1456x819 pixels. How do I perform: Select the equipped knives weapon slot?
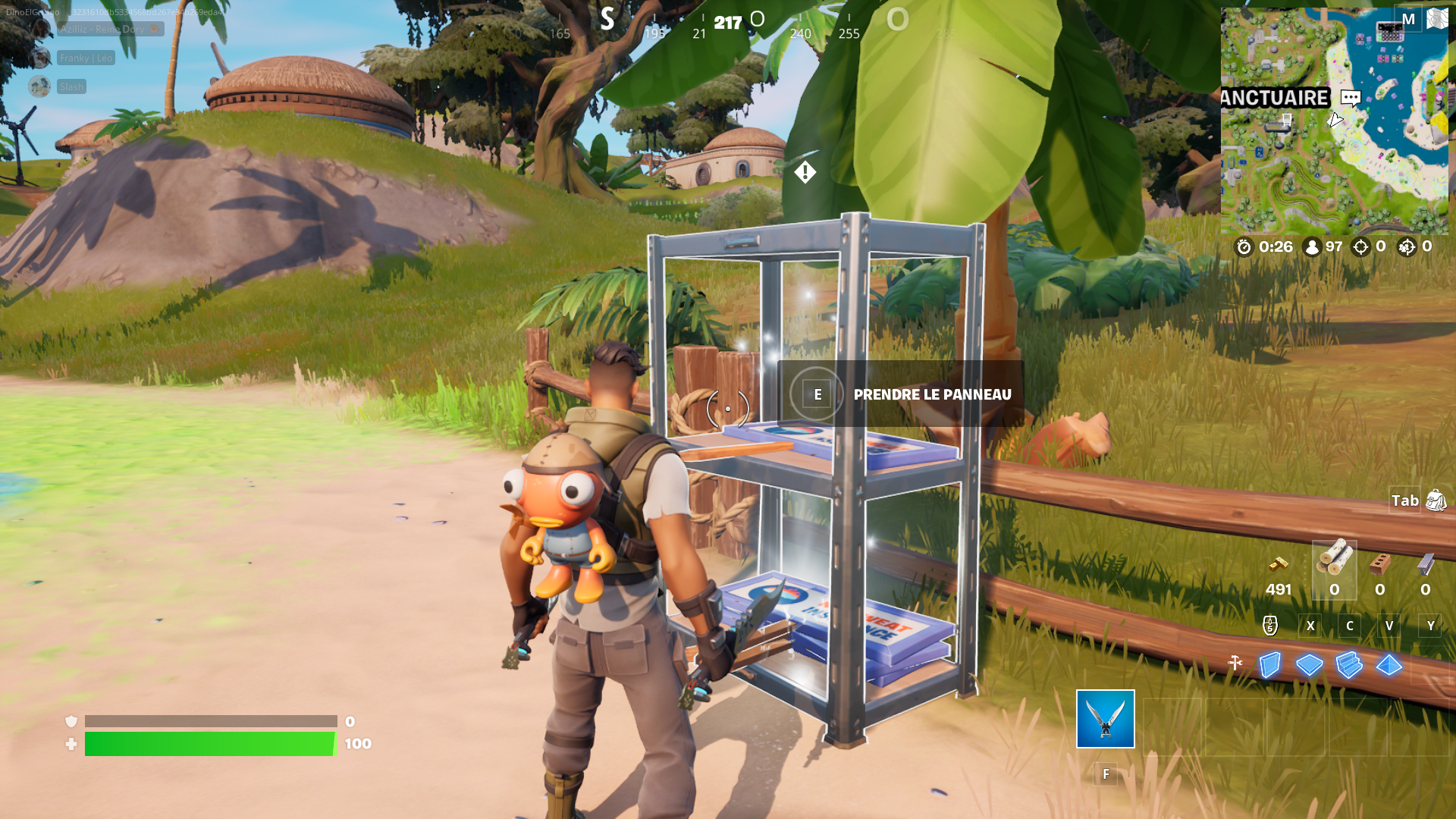click(x=1104, y=720)
